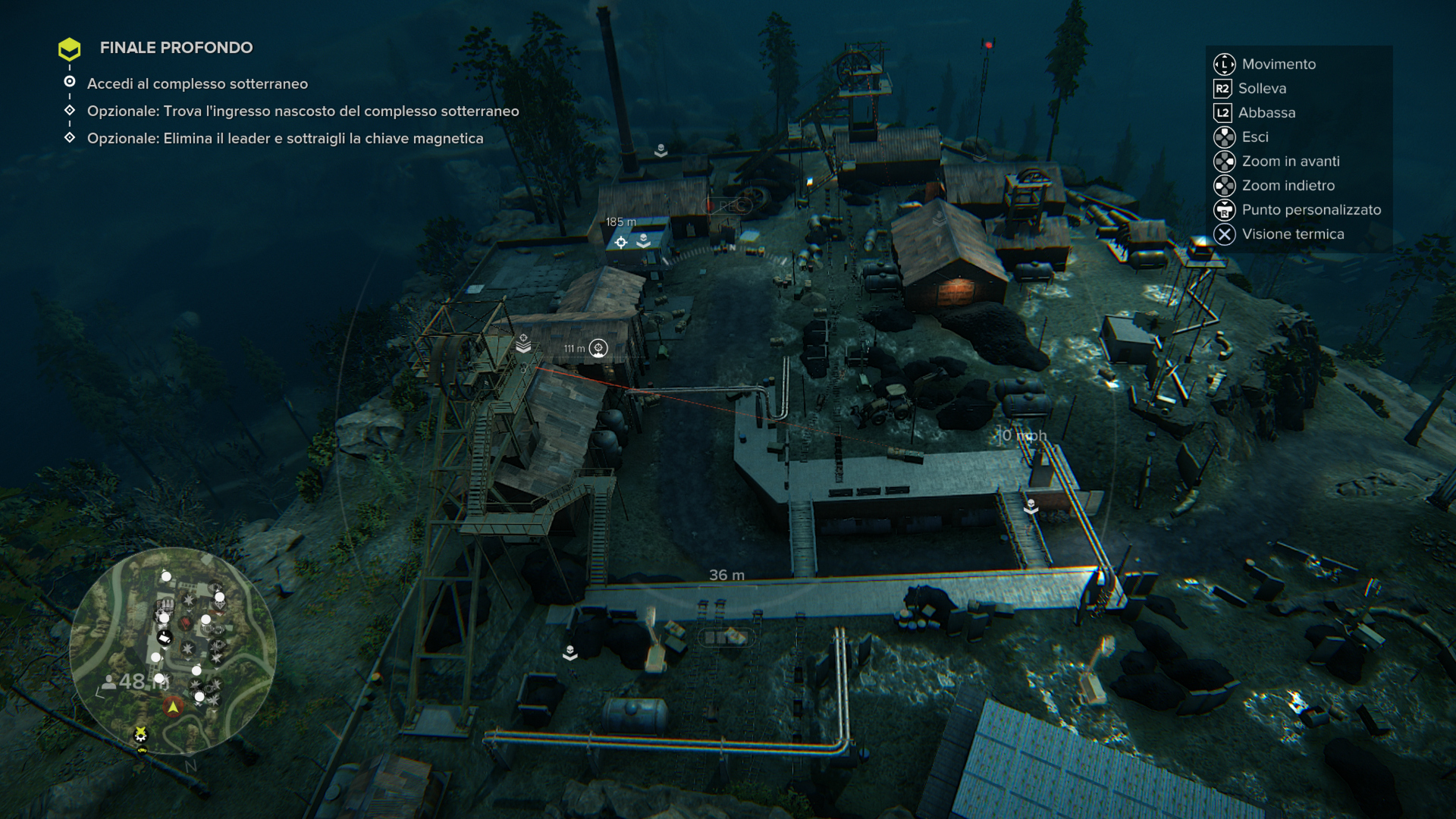Select the Accedi al complesso sotterraneo objective
The width and height of the screenshot is (1456, 819).
pos(197,83)
